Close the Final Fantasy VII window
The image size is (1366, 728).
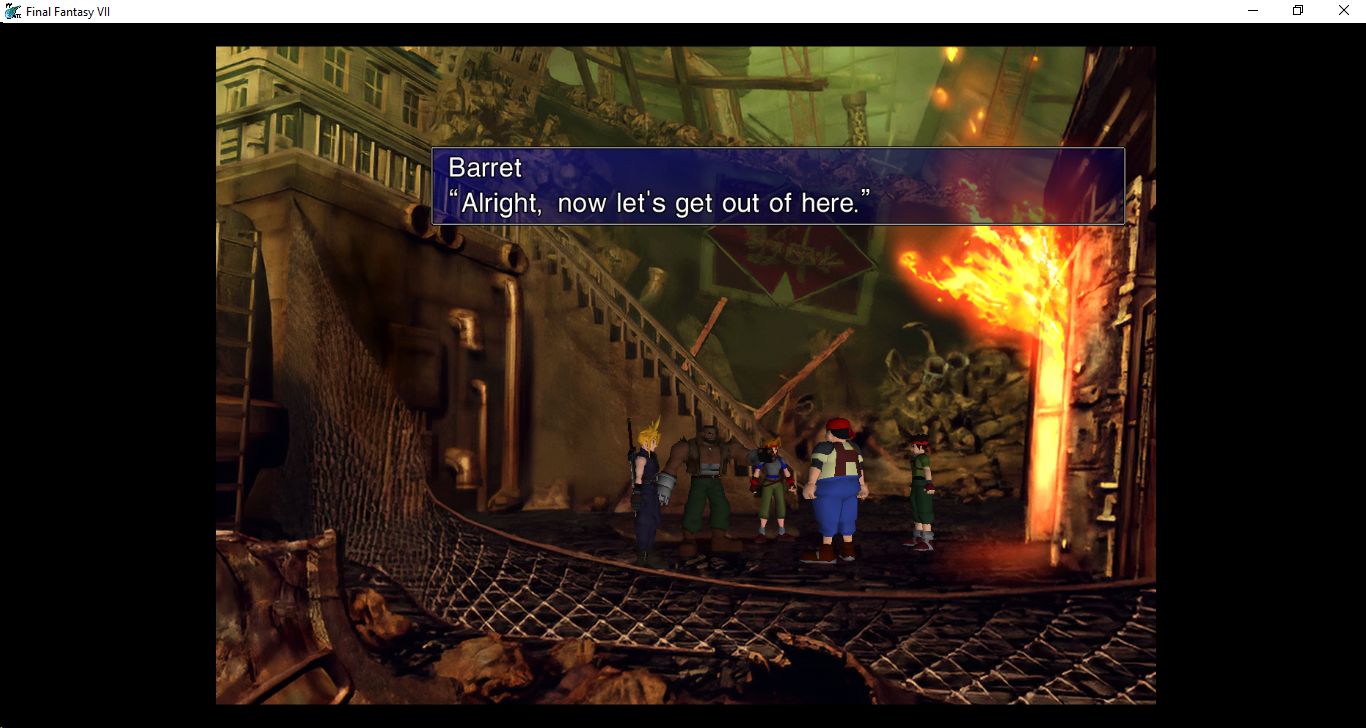[x=1343, y=11]
